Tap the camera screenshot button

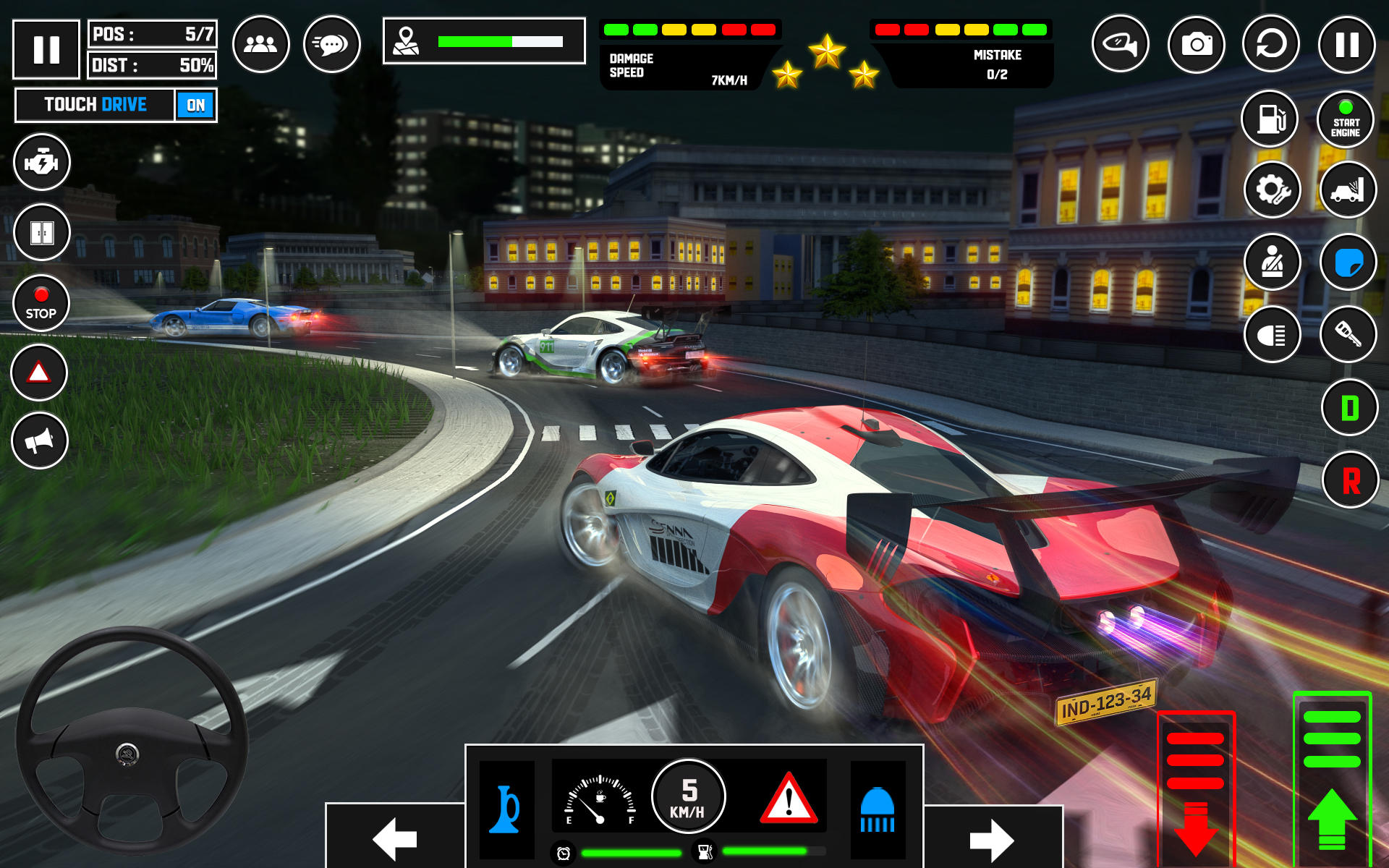click(x=1197, y=45)
